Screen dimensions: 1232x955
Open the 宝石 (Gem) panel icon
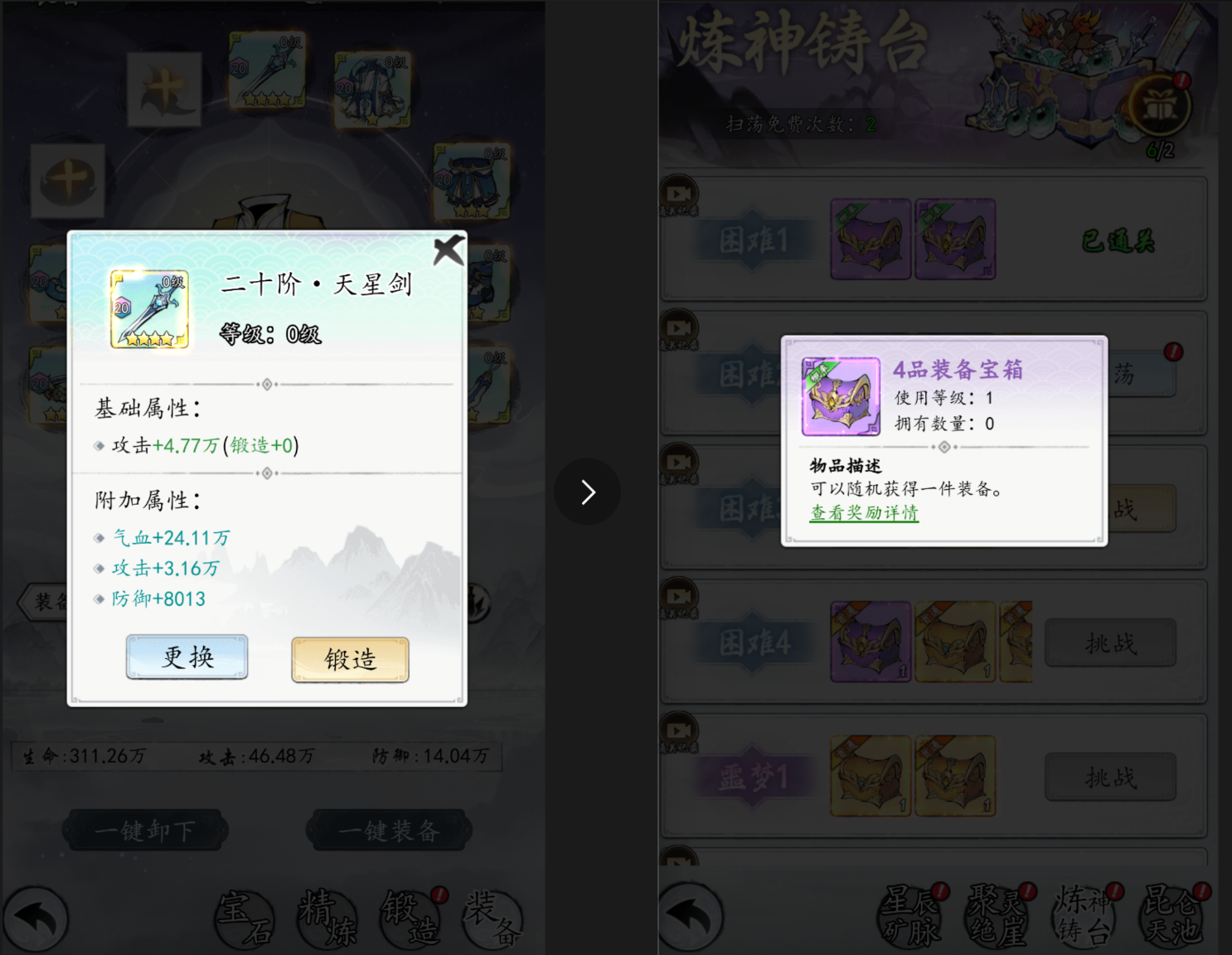click(245, 918)
